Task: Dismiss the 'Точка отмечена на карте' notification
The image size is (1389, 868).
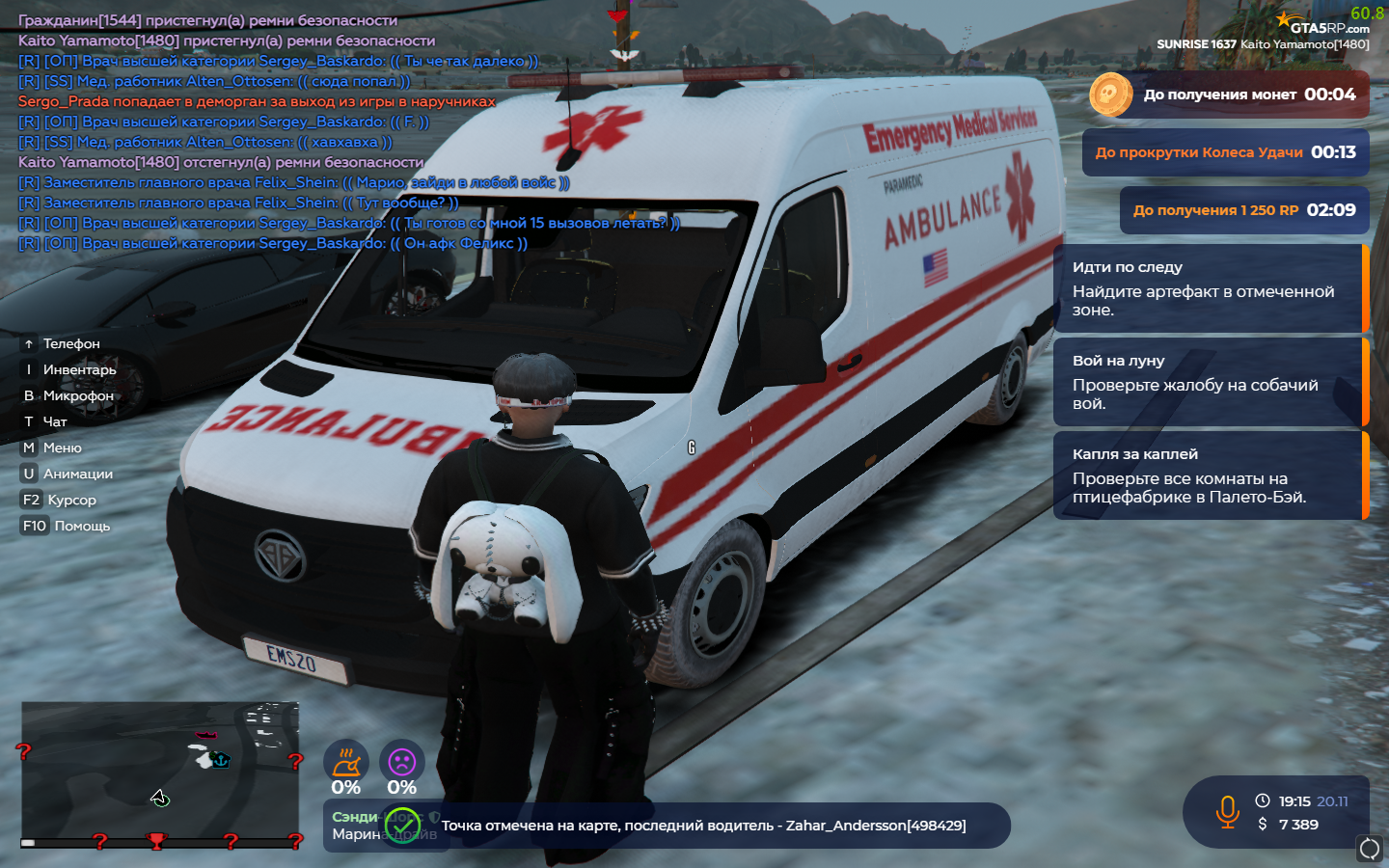Action: (704, 826)
